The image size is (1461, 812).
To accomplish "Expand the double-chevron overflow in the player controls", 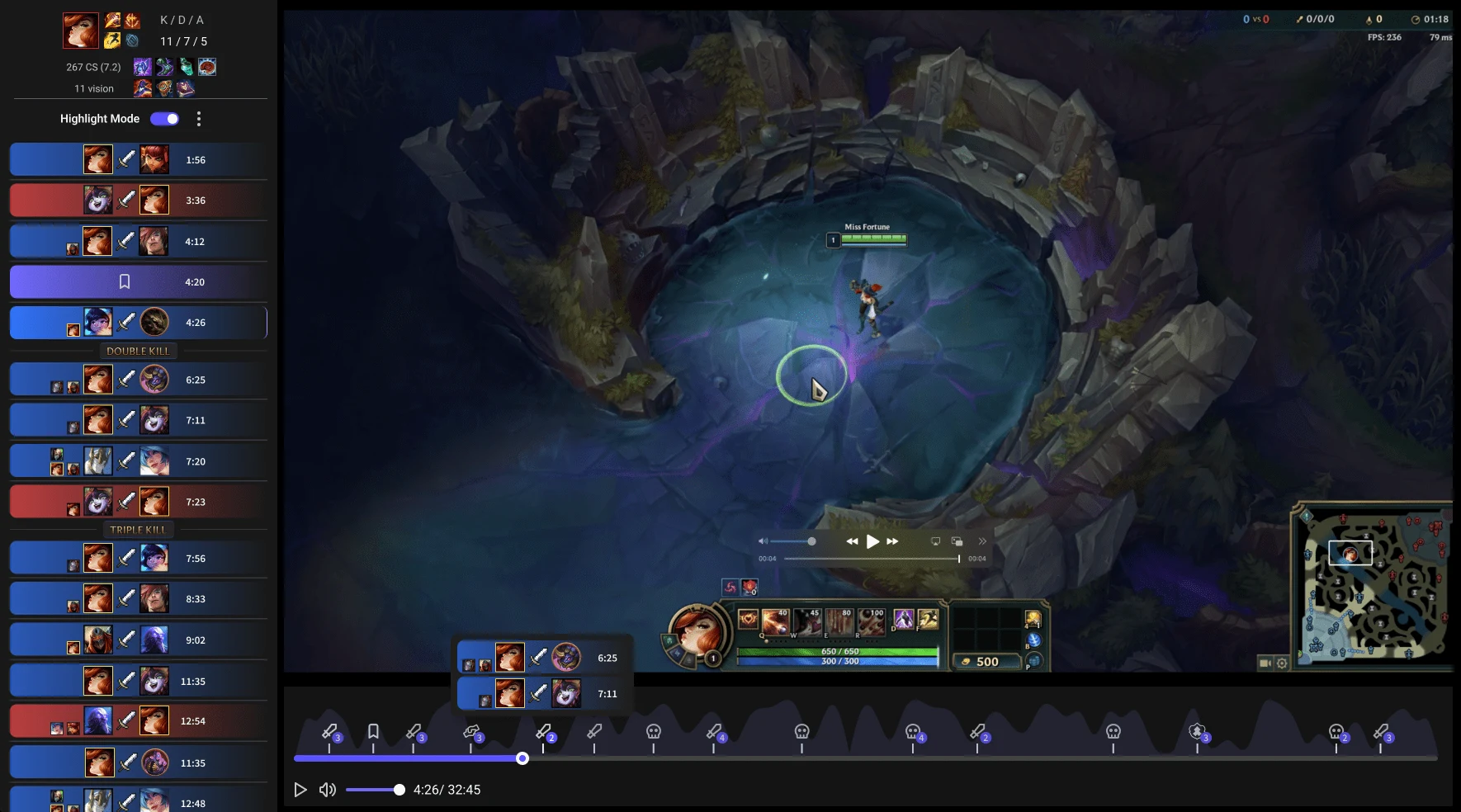I will (982, 541).
